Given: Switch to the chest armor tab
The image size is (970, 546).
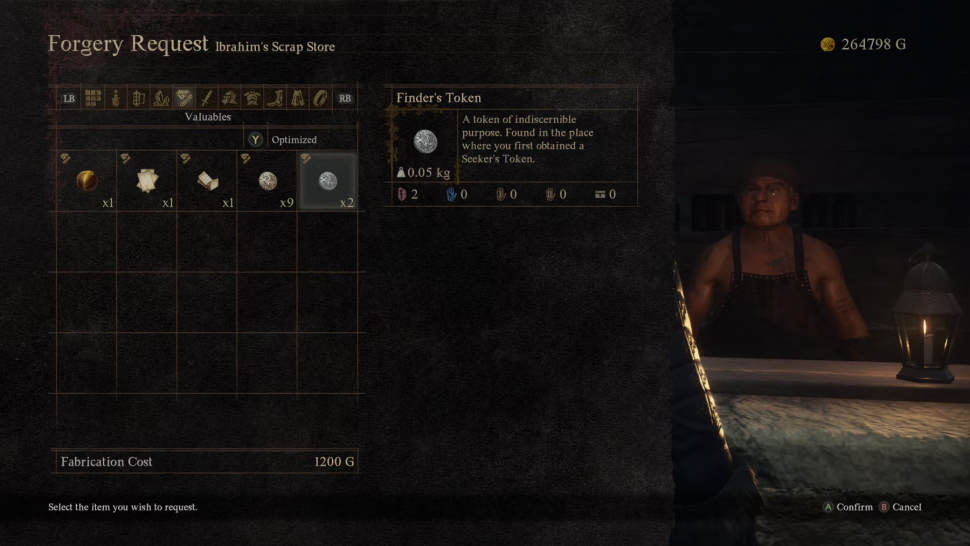Looking at the screenshot, I should point(252,98).
